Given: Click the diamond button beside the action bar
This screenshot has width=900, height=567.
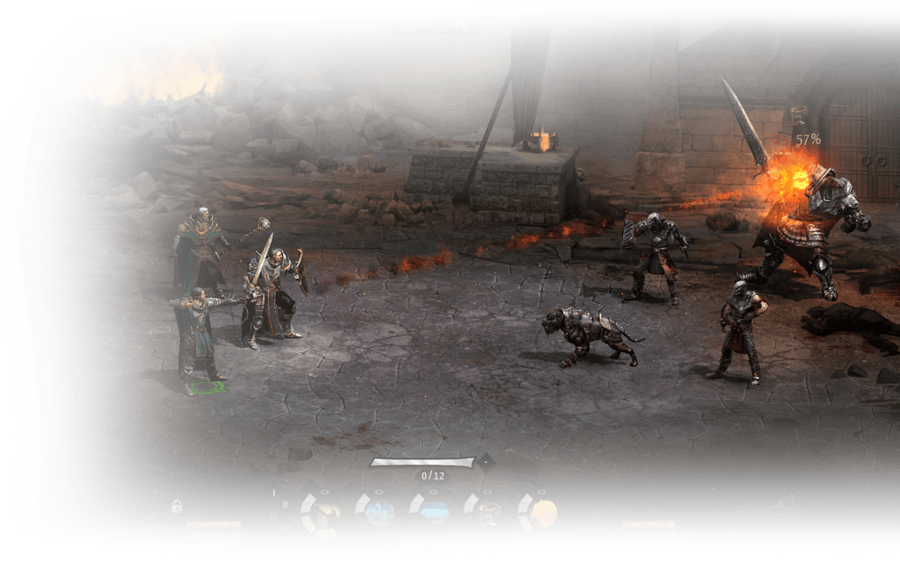Looking at the screenshot, I should coord(486,462).
